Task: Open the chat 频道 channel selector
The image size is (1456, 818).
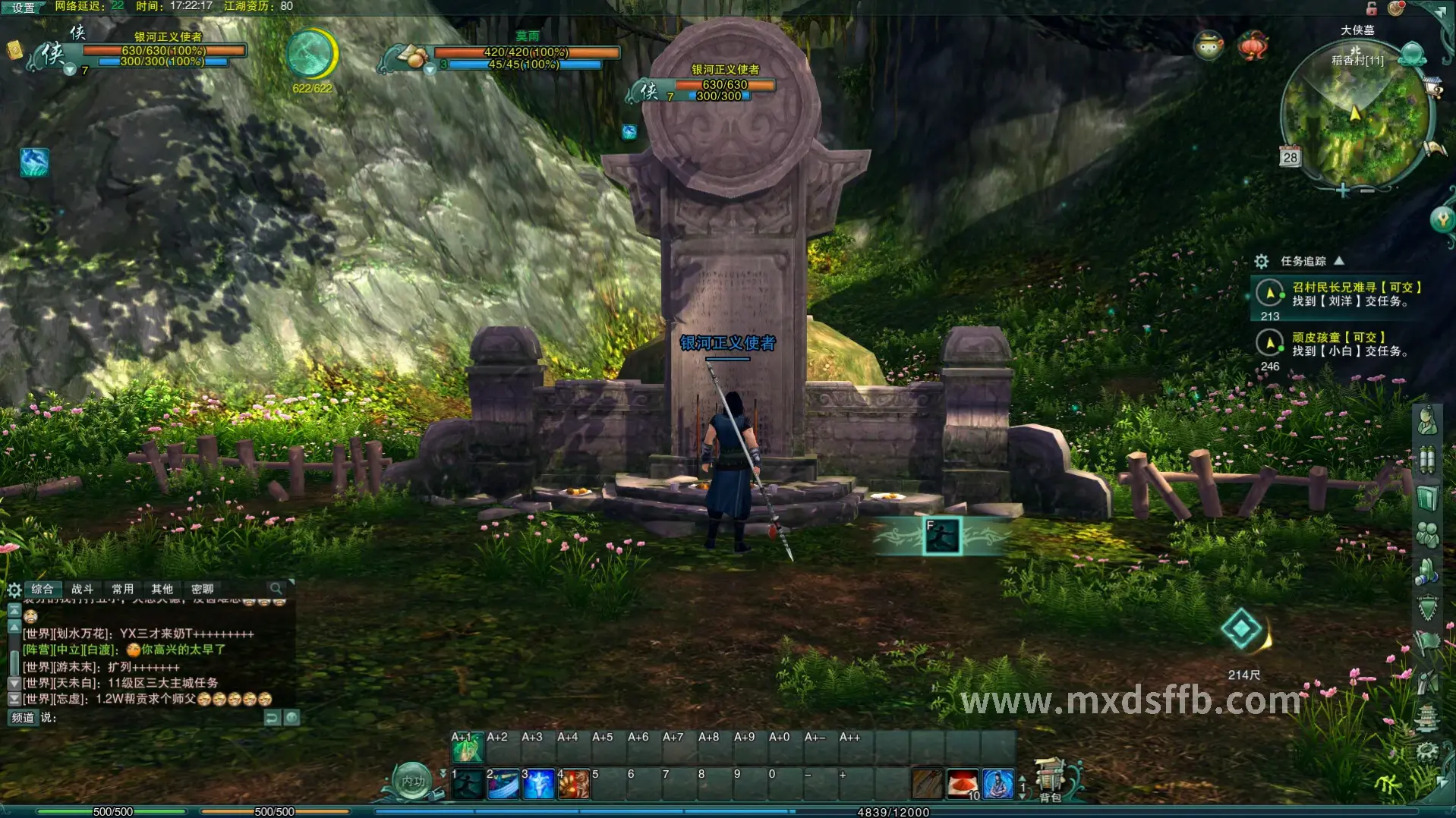Action: tap(23, 717)
